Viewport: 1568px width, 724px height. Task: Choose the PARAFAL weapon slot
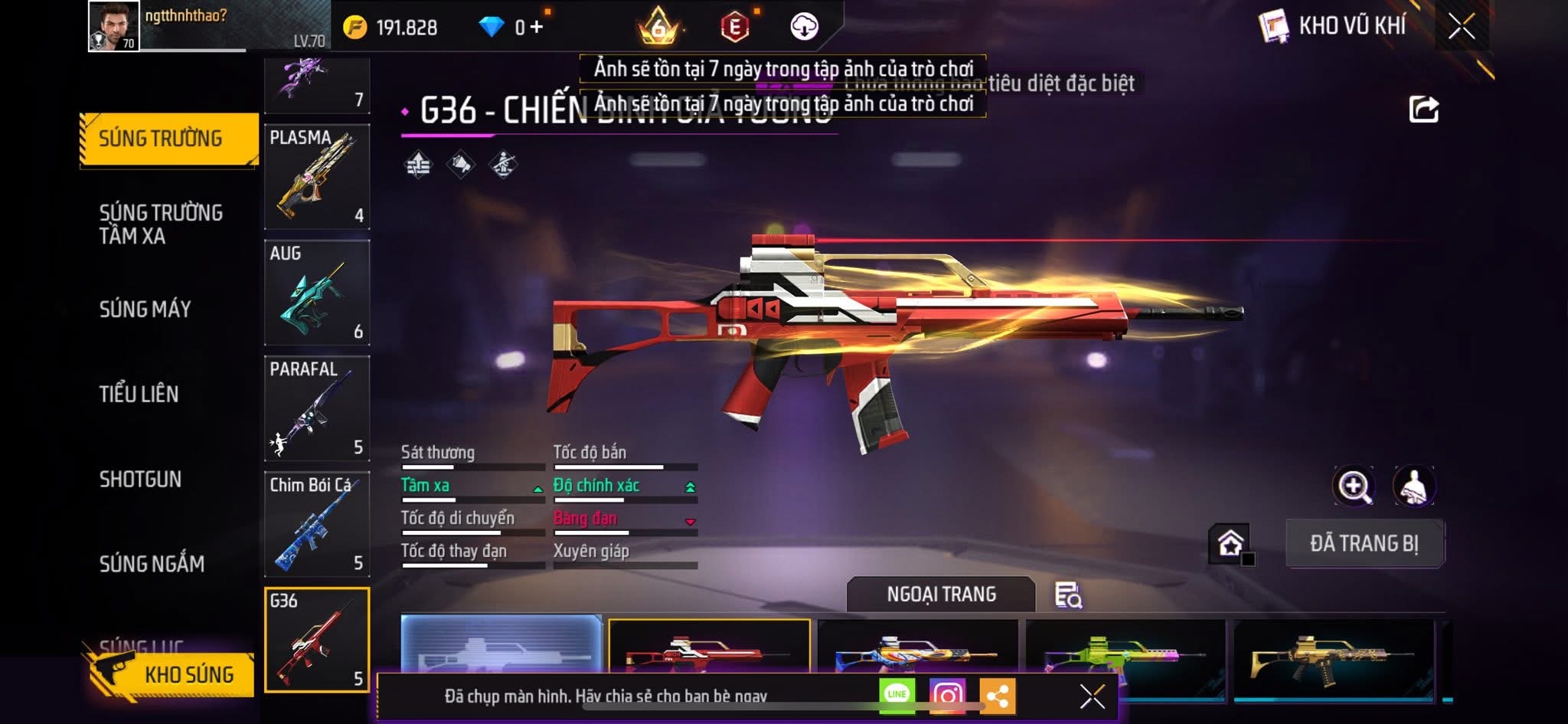[317, 408]
